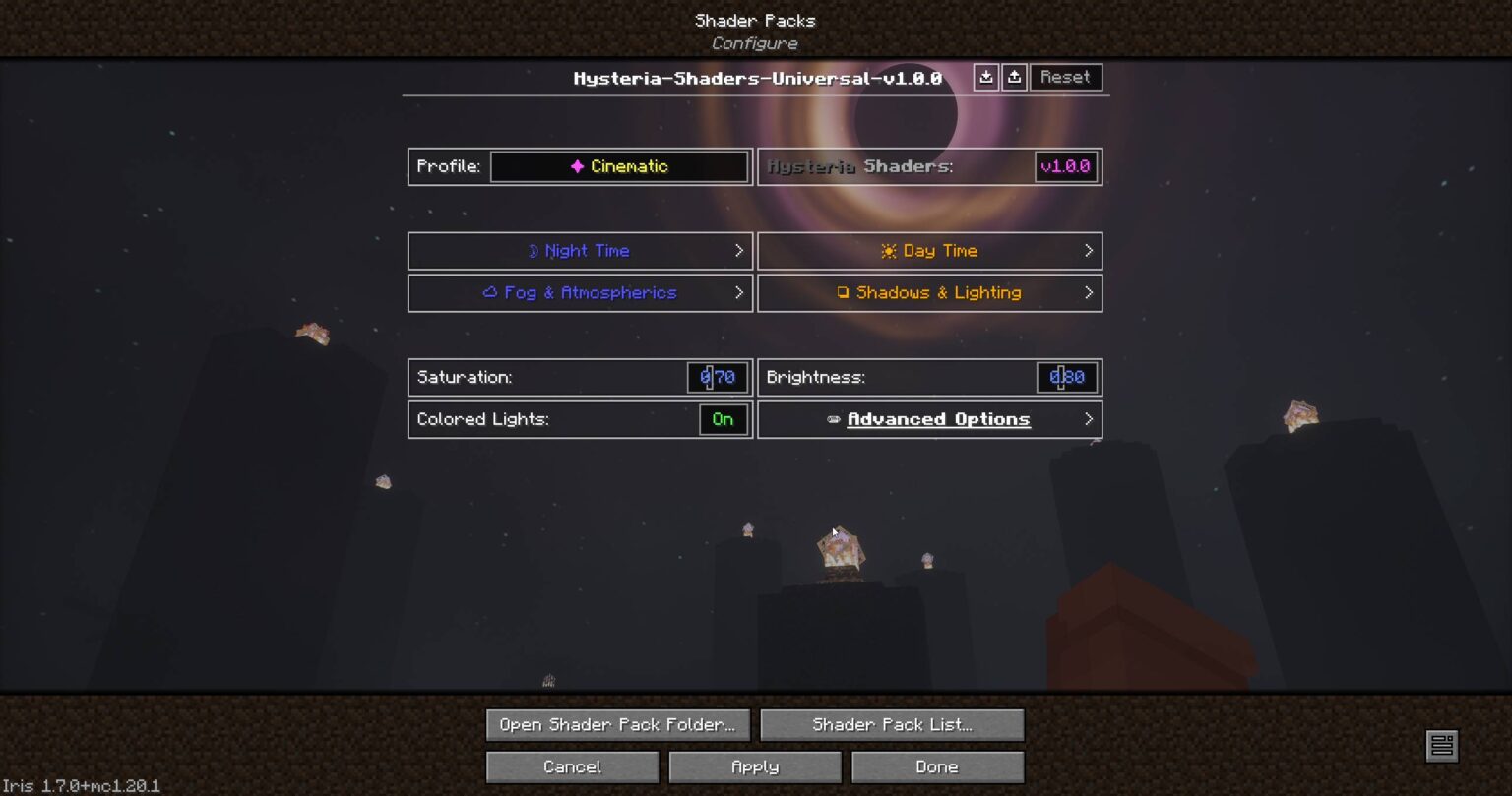This screenshot has height=796, width=1512.
Task: Click the icon before Advanced Options
Action: 835,419
